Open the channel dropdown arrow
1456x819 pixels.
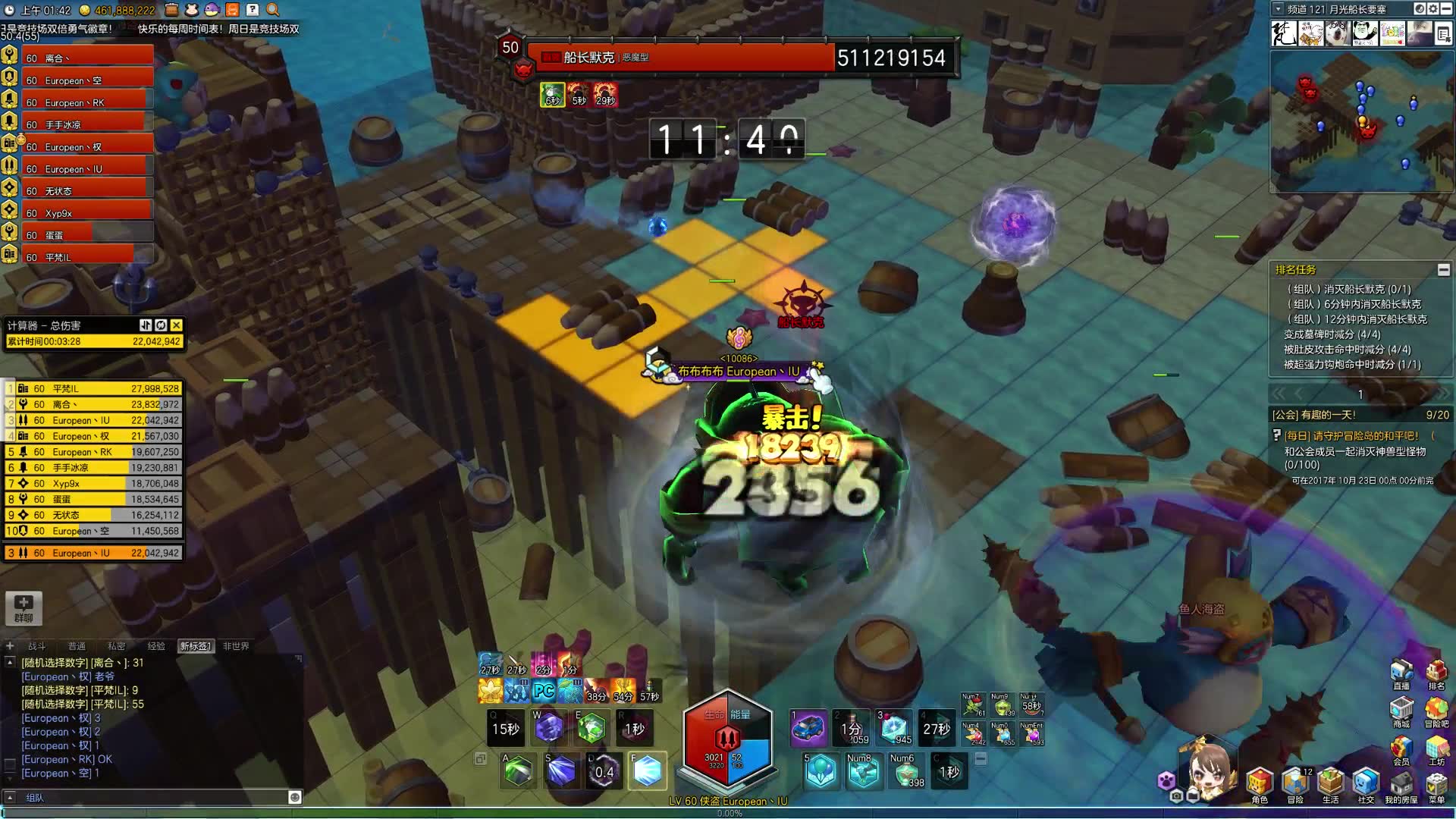(1278, 9)
